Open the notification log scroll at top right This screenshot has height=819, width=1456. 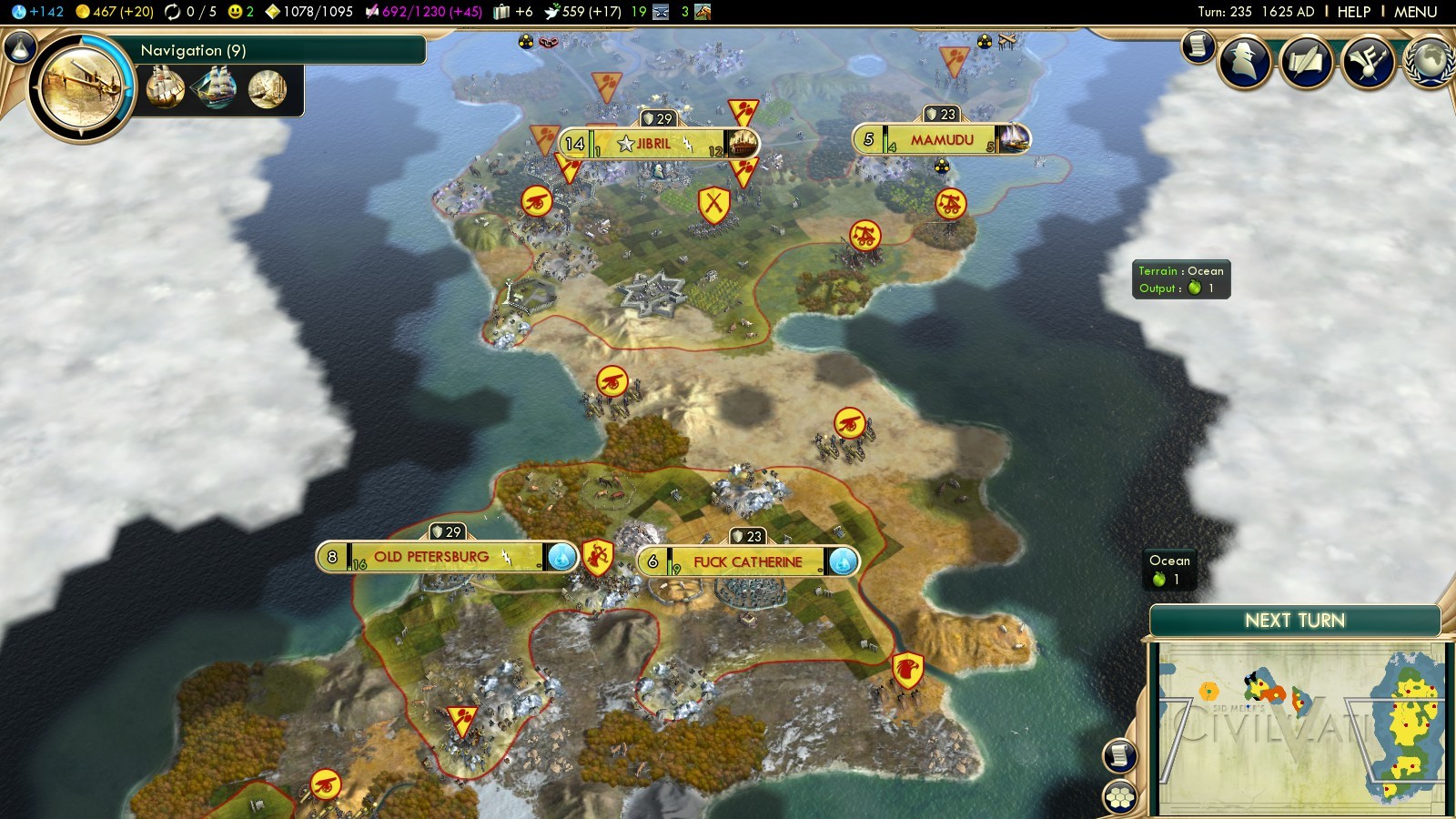click(1198, 45)
